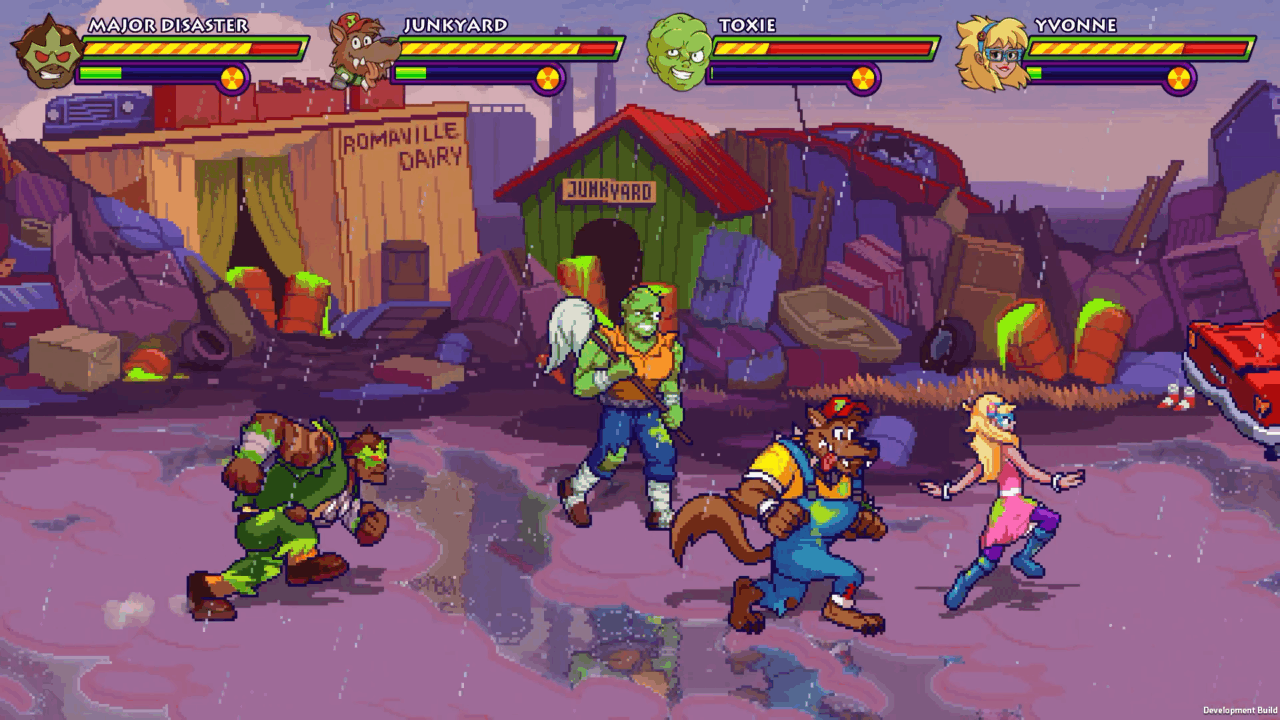This screenshot has width=1280, height=720.
Task: Click the radiation medallion on Major Disaster's meter
Action: [231, 79]
